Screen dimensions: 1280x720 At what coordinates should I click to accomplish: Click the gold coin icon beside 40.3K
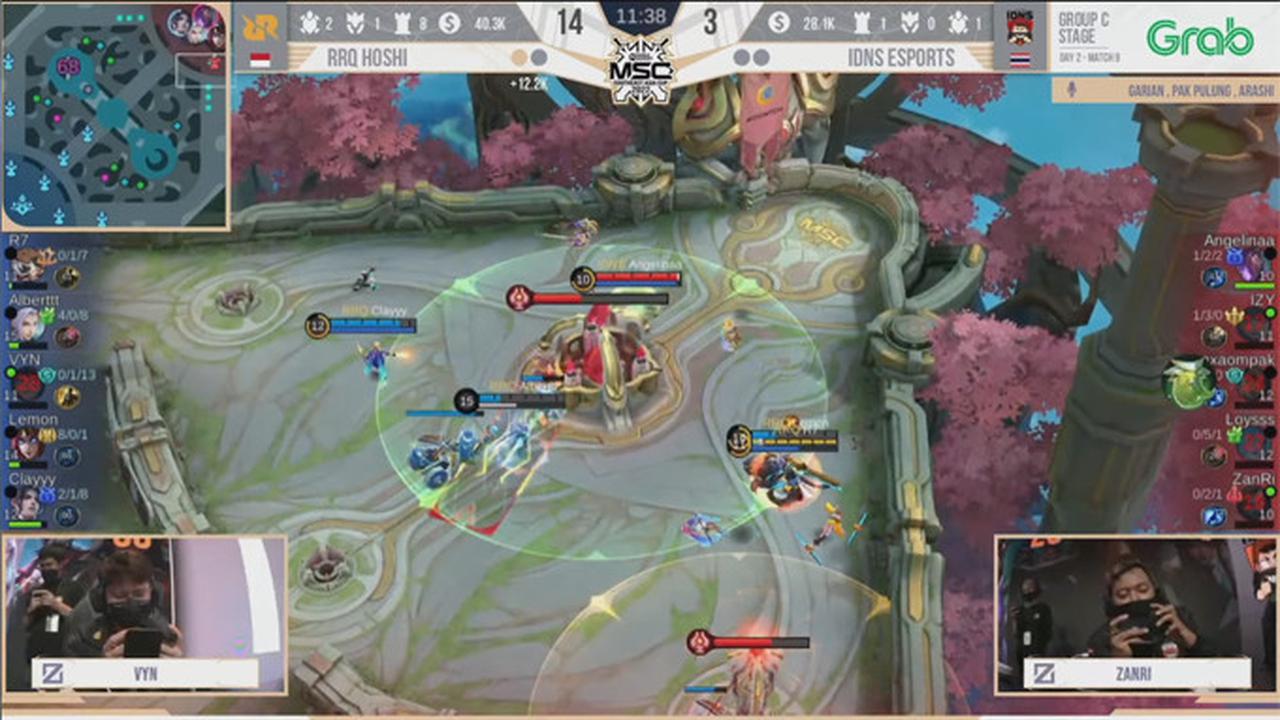pos(449,22)
